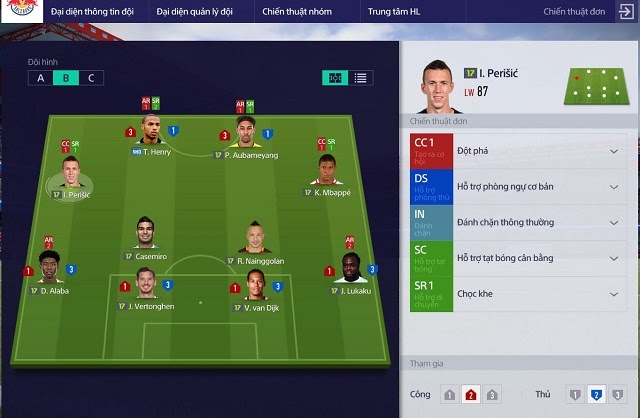Screen dimensions: 640x418
Task: Set Thủ defense participation to 1
Action: (574, 395)
